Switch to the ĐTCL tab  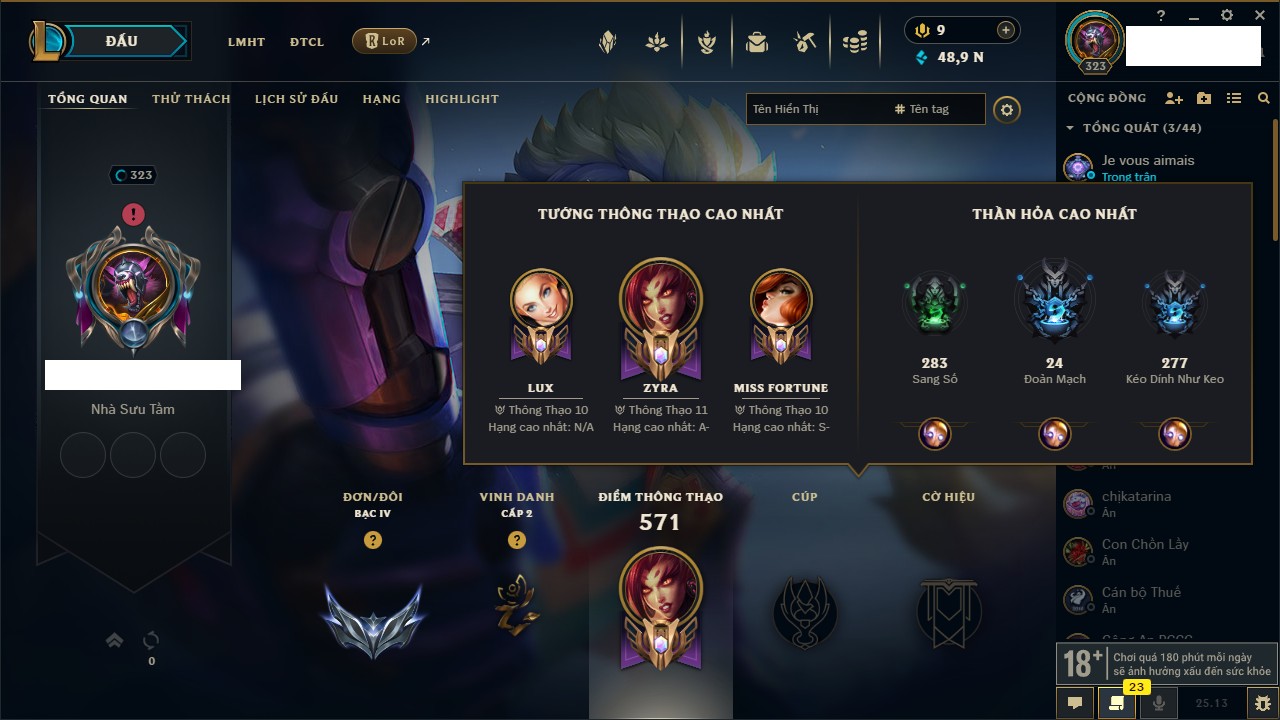pos(307,42)
